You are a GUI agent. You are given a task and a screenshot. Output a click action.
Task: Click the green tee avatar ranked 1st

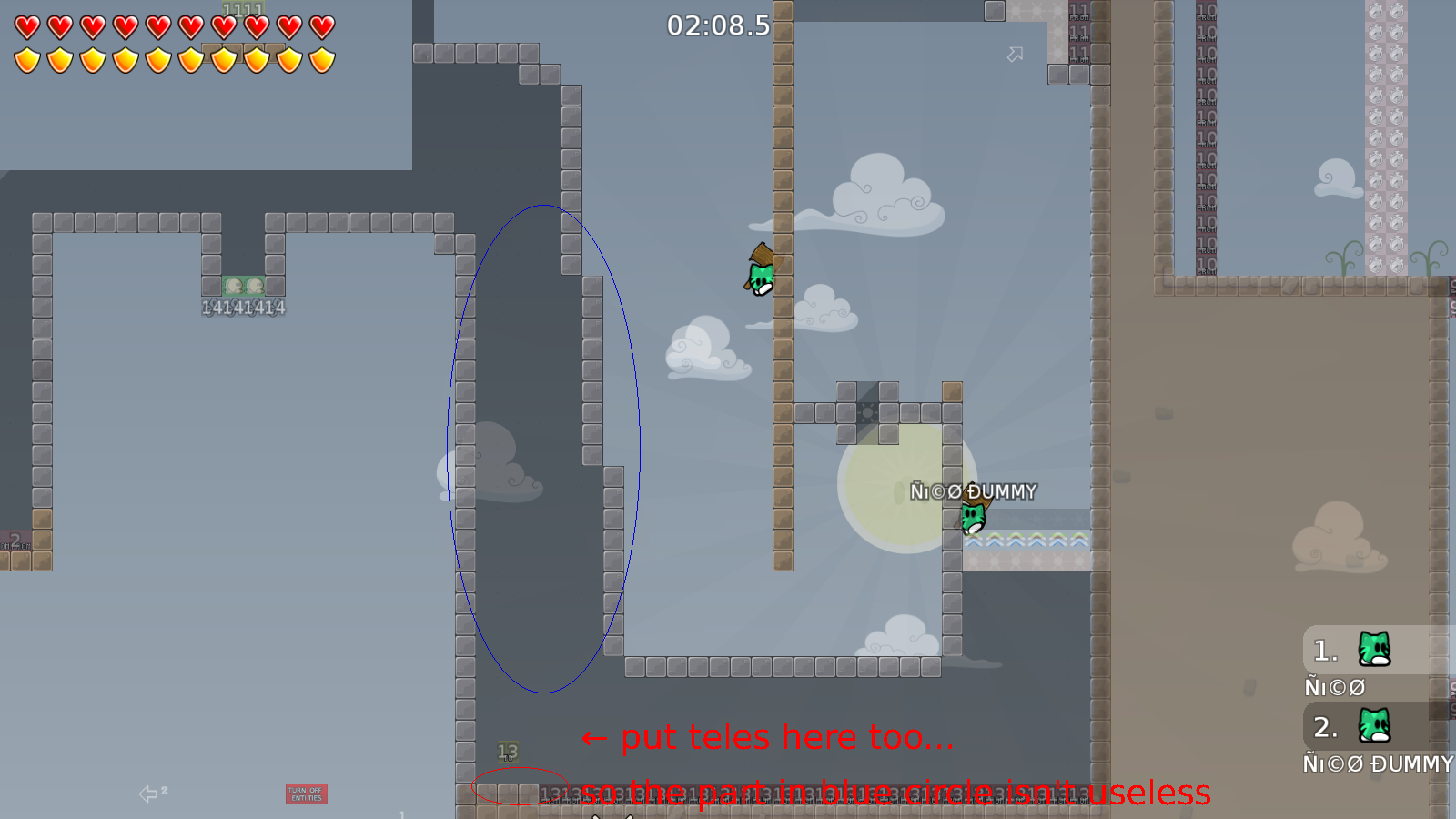coord(1376,650)
